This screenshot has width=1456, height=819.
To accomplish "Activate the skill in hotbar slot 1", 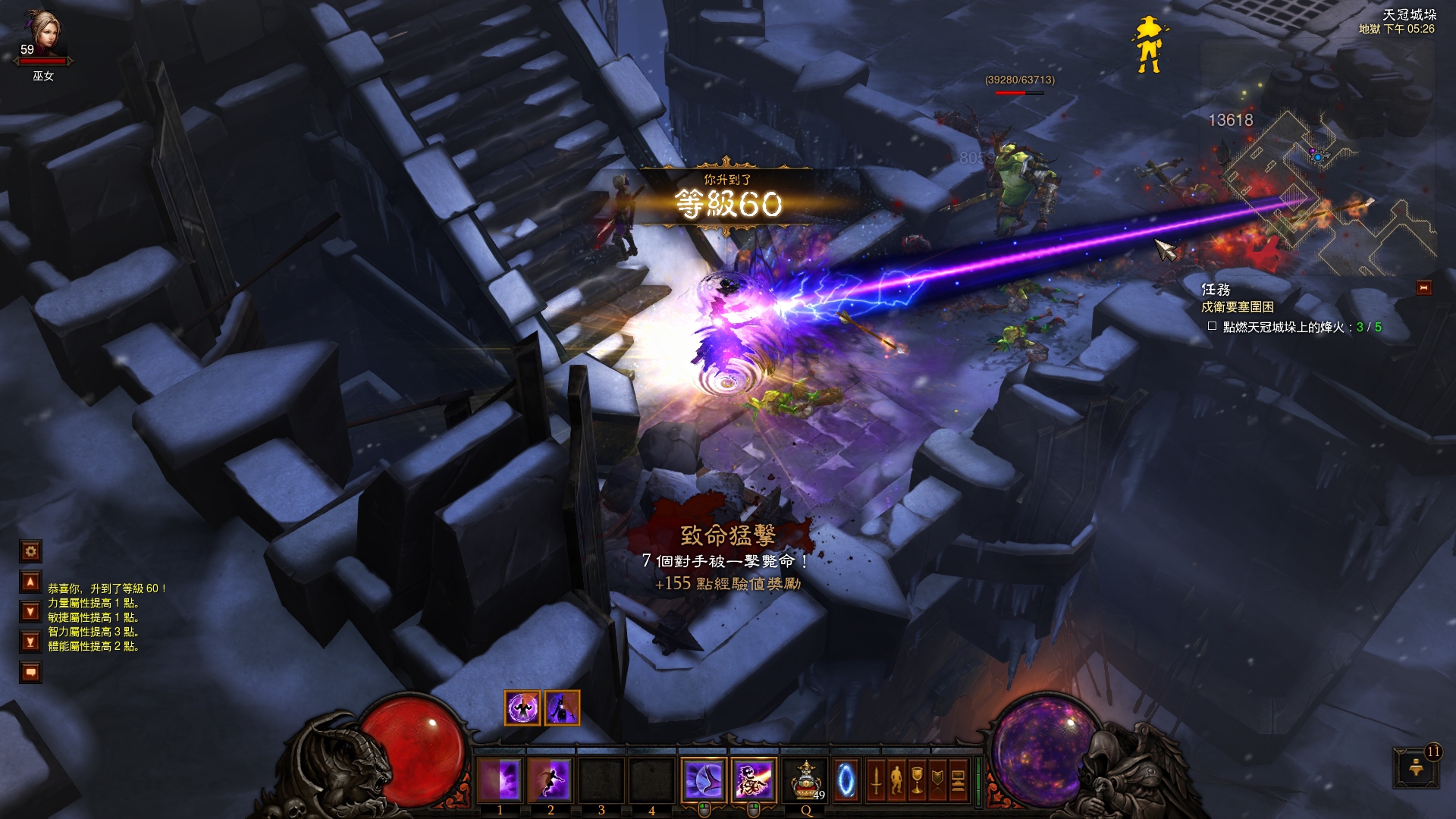I will point(500,780).
